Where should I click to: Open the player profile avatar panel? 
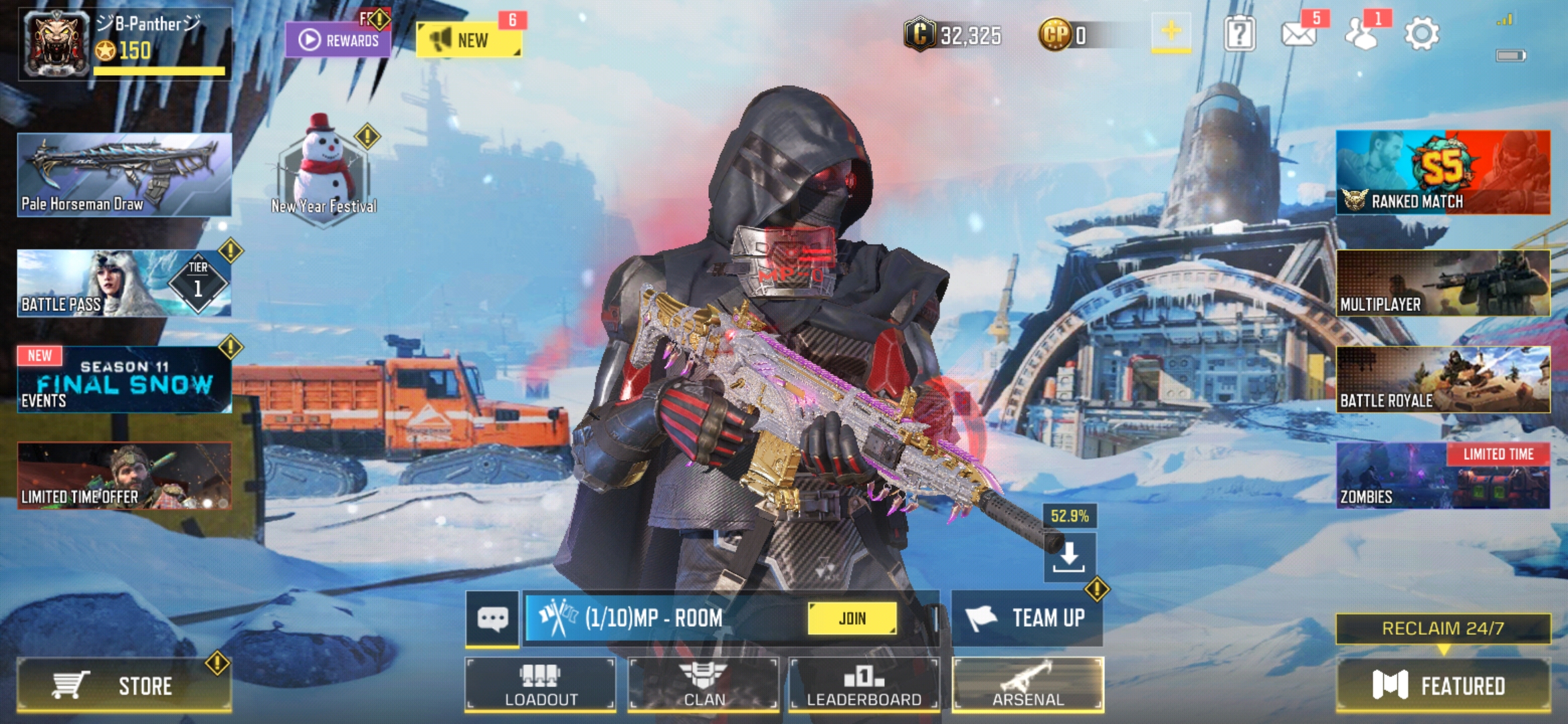tap(55, 42)
